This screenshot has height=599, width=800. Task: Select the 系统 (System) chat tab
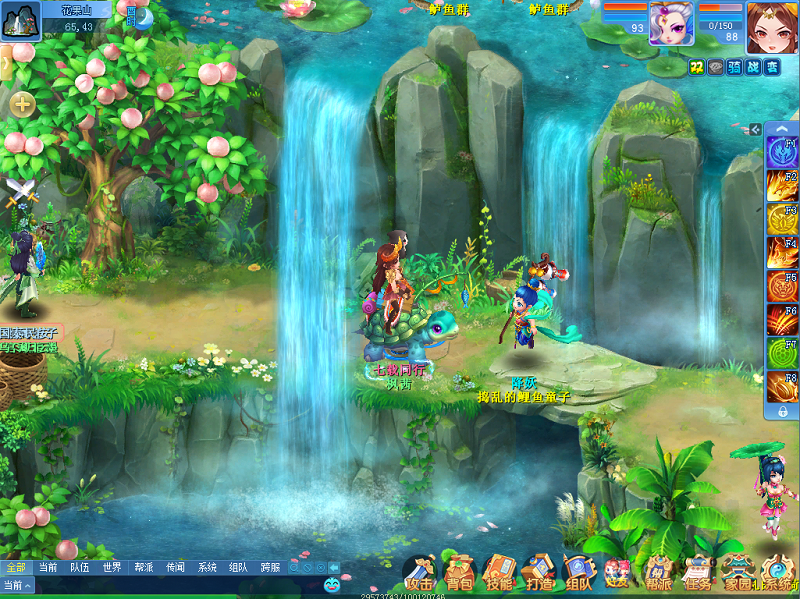[x=207, y=567]
